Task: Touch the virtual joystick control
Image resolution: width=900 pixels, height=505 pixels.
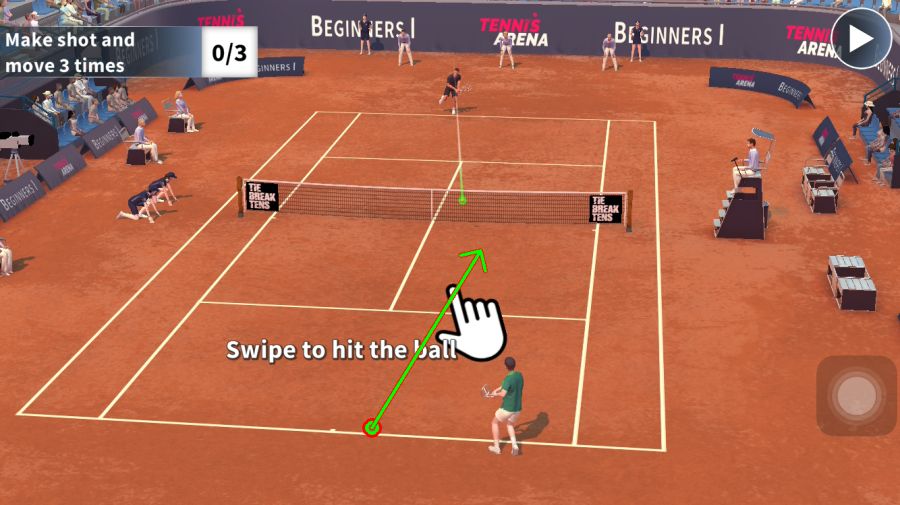Action: pyautogui.click(x=856, y=396)
